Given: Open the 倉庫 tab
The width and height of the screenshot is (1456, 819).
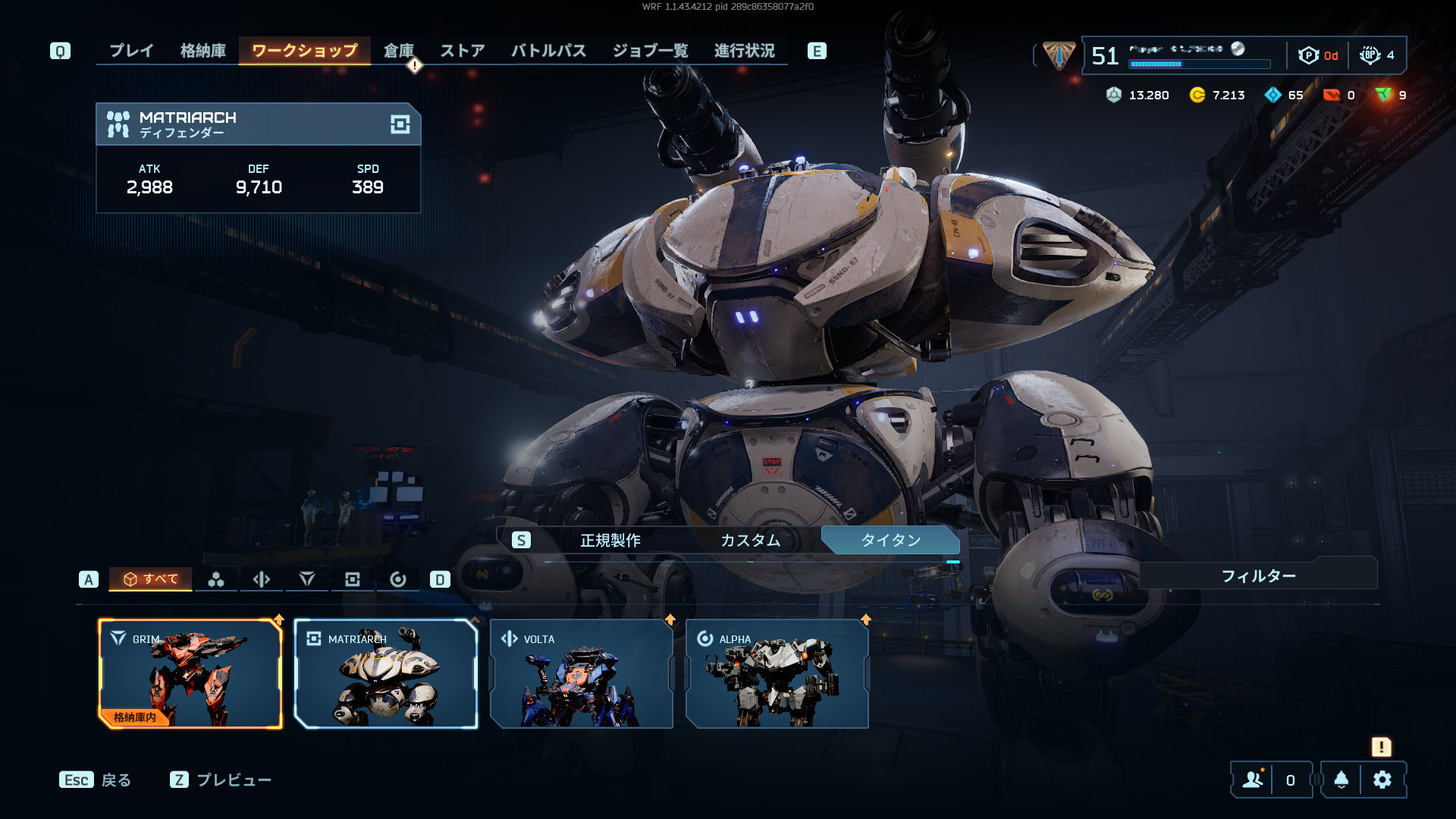Looking at the screenshot, I should (x=398, y=51).
